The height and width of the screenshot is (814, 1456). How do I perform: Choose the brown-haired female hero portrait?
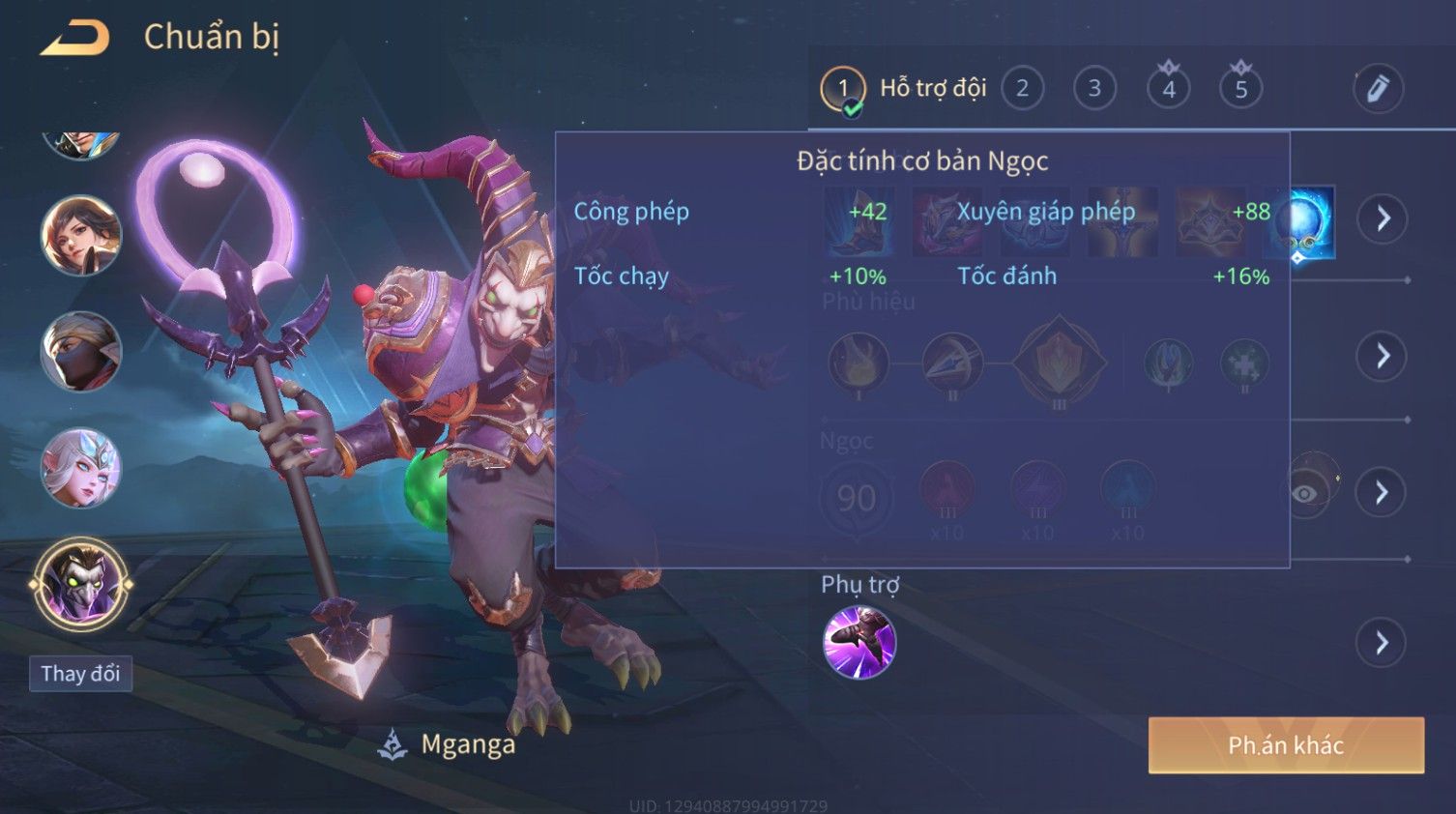click(81, 236)
